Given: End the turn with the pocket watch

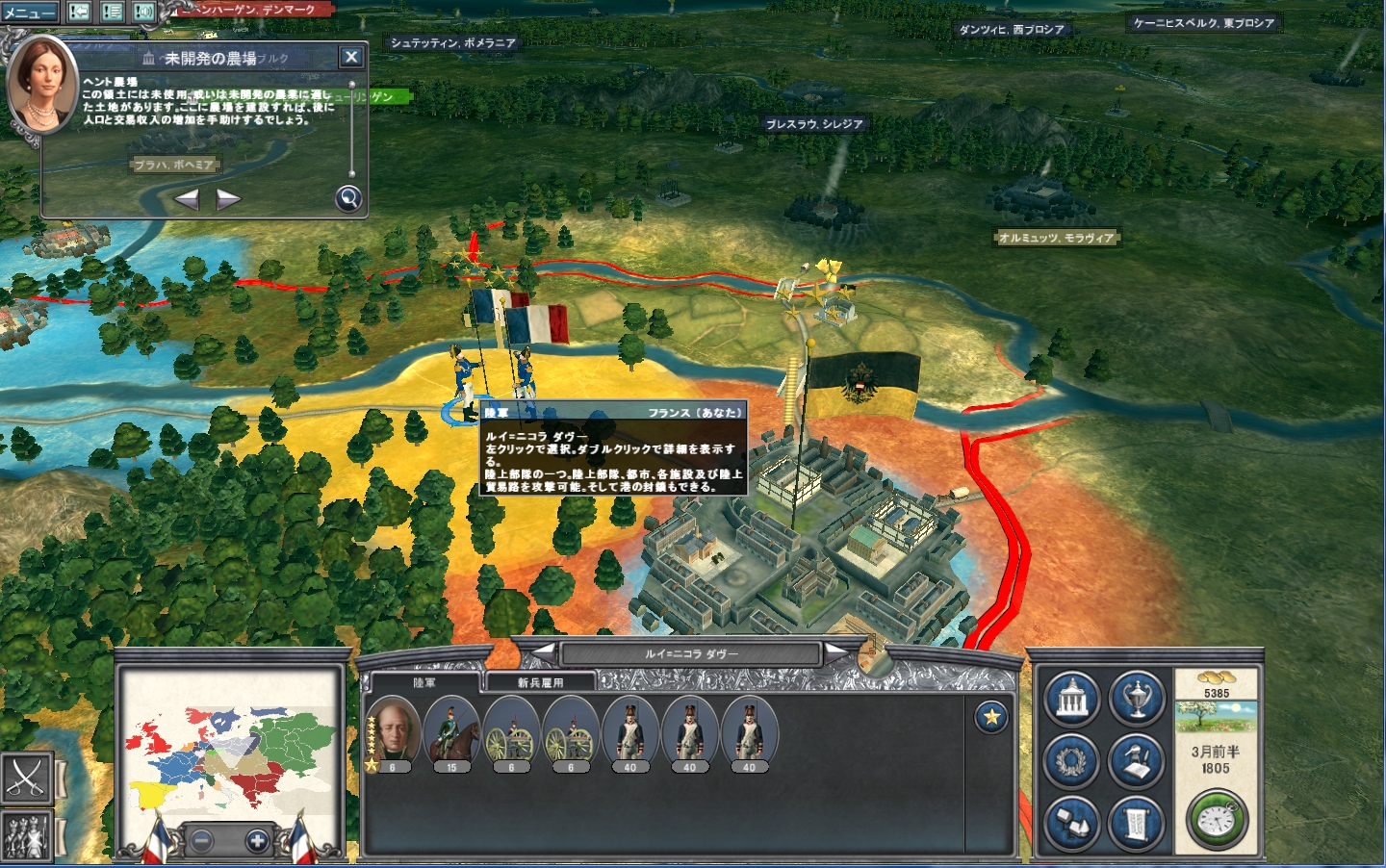Looking at the screenshot, I should tap(1218, 820).
